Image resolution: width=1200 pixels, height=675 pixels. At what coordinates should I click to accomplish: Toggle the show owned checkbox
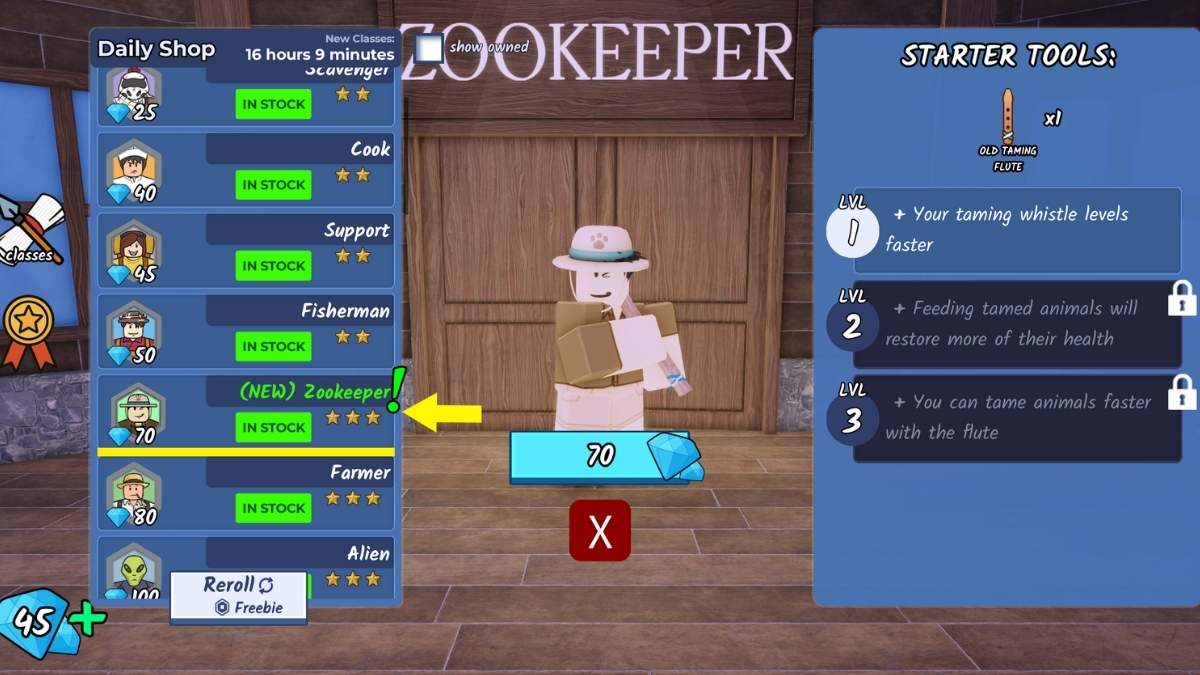pos(429,48)
